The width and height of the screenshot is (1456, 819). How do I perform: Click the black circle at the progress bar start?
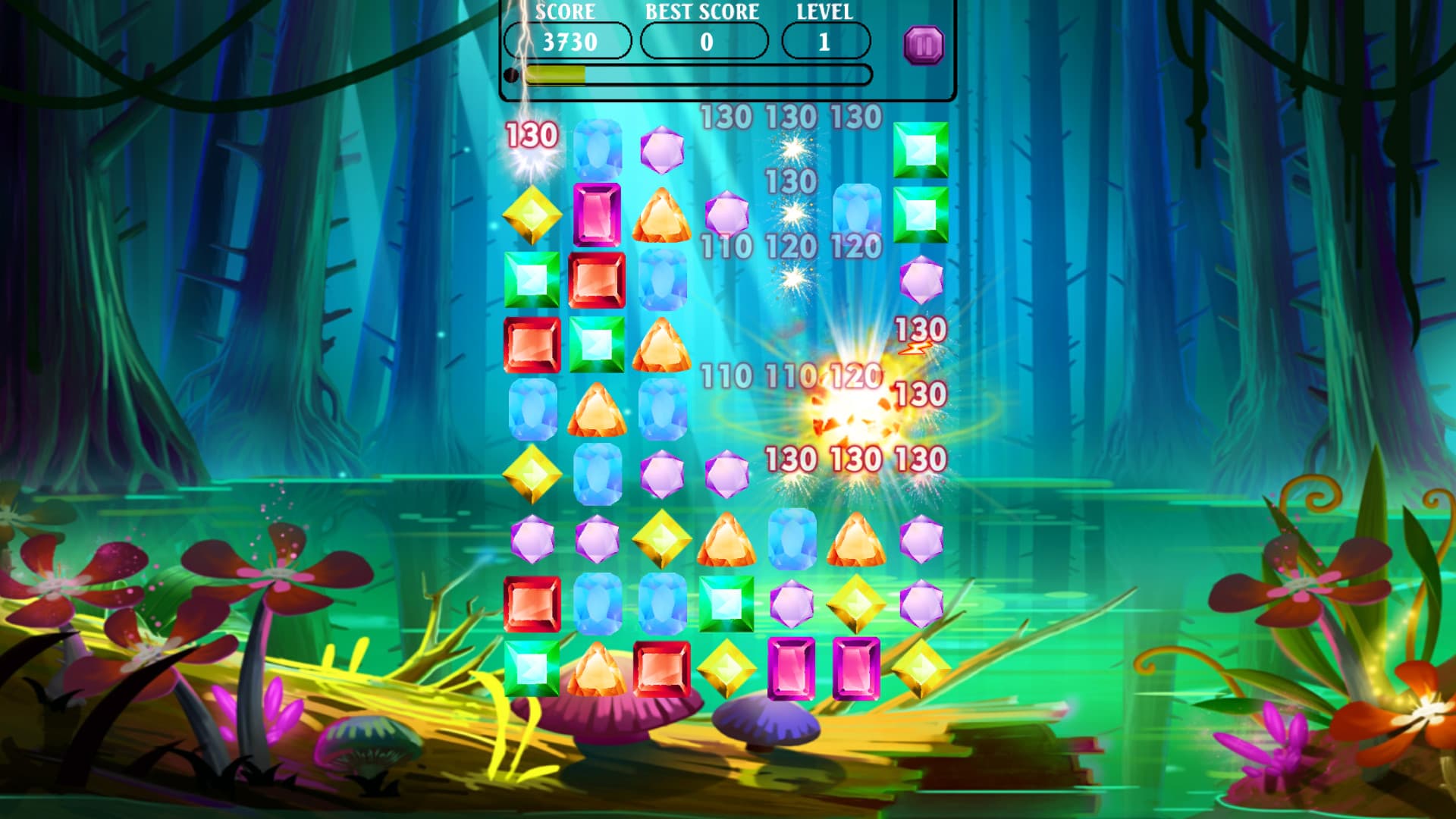pos(513,74)
